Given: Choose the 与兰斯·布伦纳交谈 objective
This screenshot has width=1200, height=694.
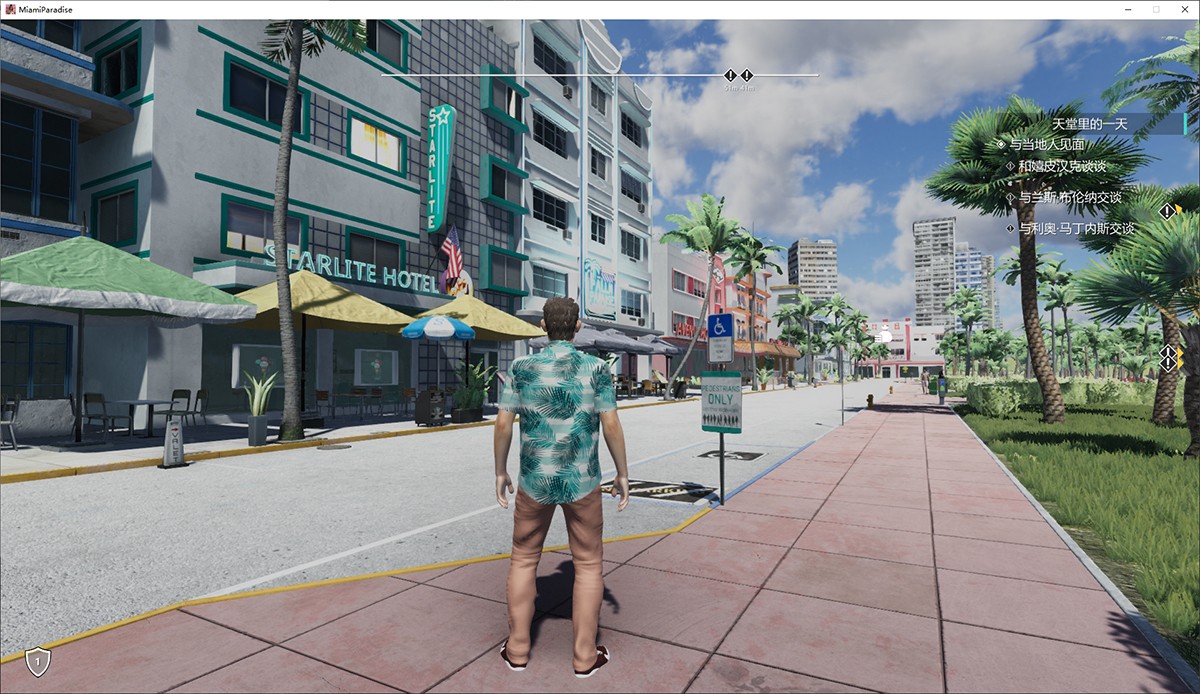Looking at the screenshot, I should (x=1069, y=198).
